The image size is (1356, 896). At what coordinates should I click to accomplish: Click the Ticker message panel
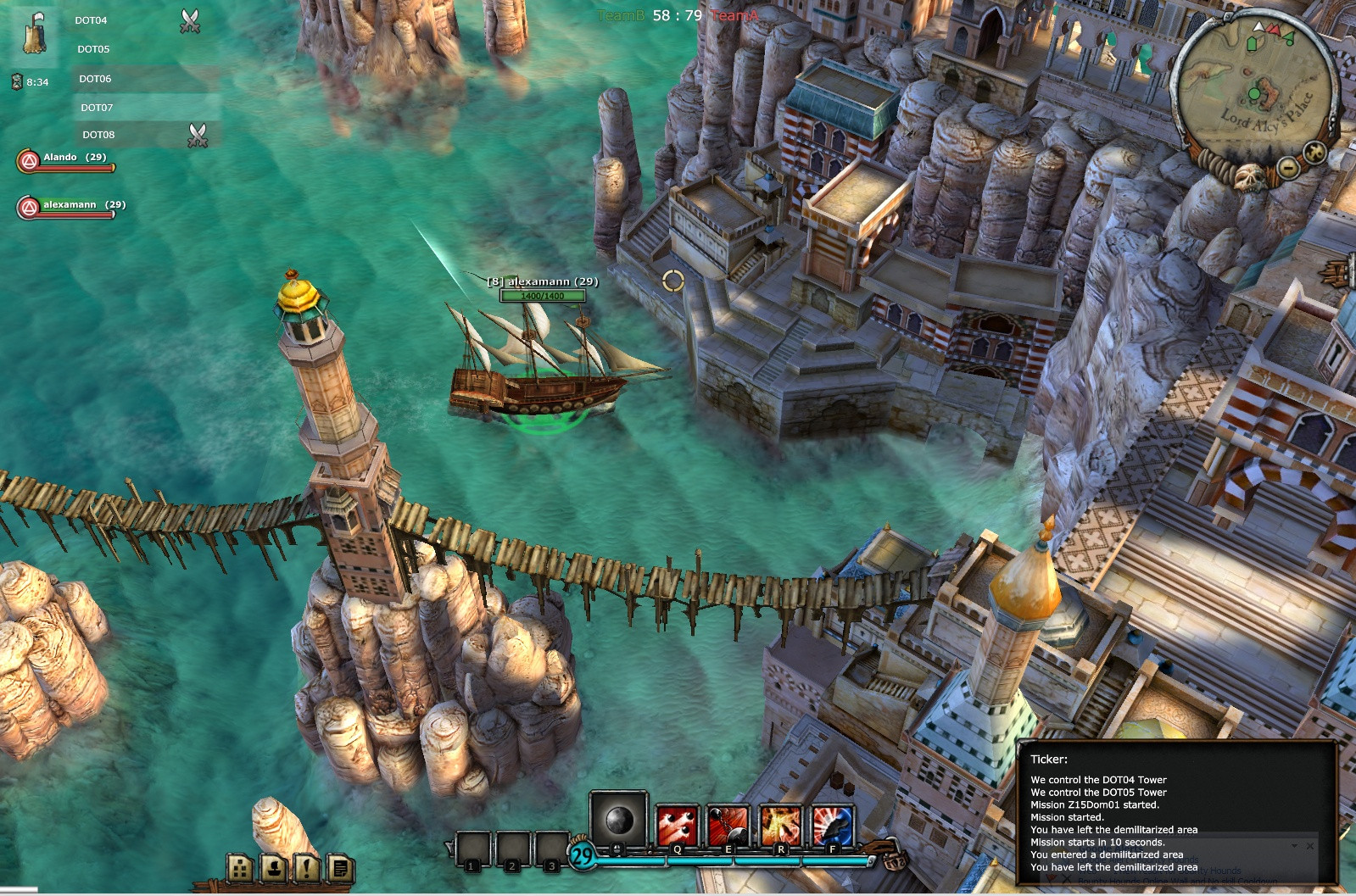click(x=1175, y=812)
